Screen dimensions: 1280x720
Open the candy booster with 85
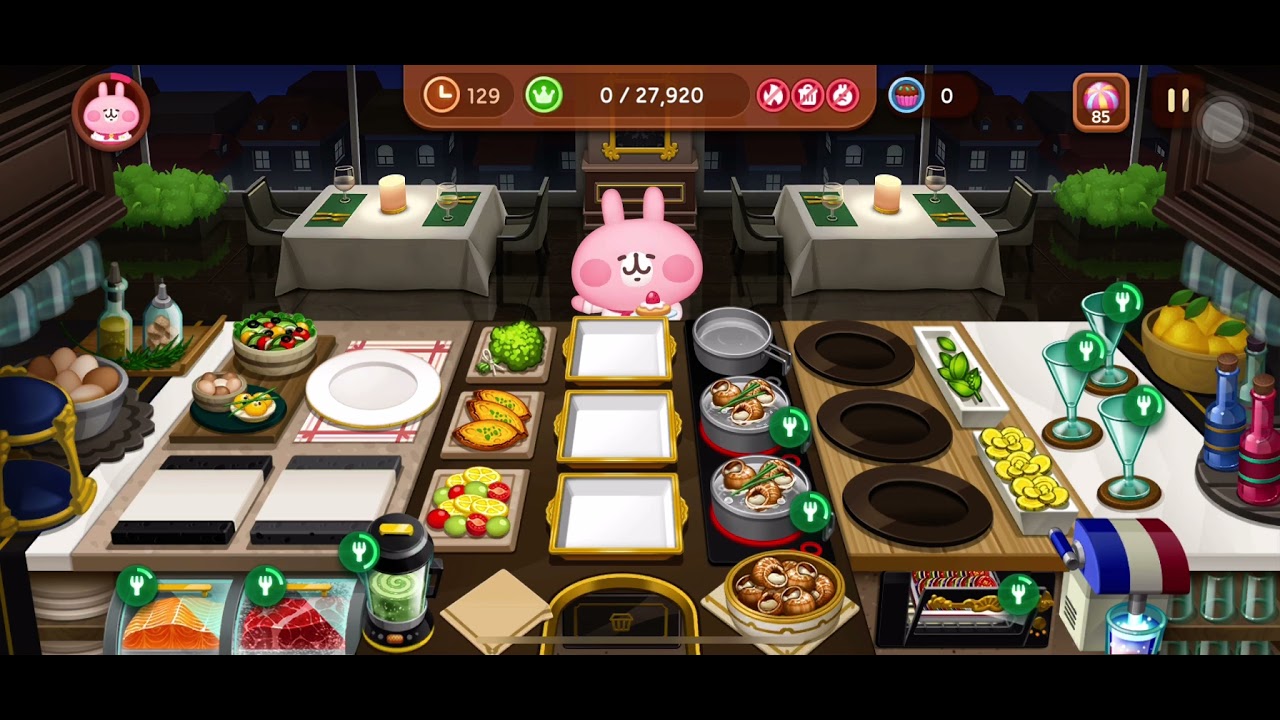[x=1100, y=101]
